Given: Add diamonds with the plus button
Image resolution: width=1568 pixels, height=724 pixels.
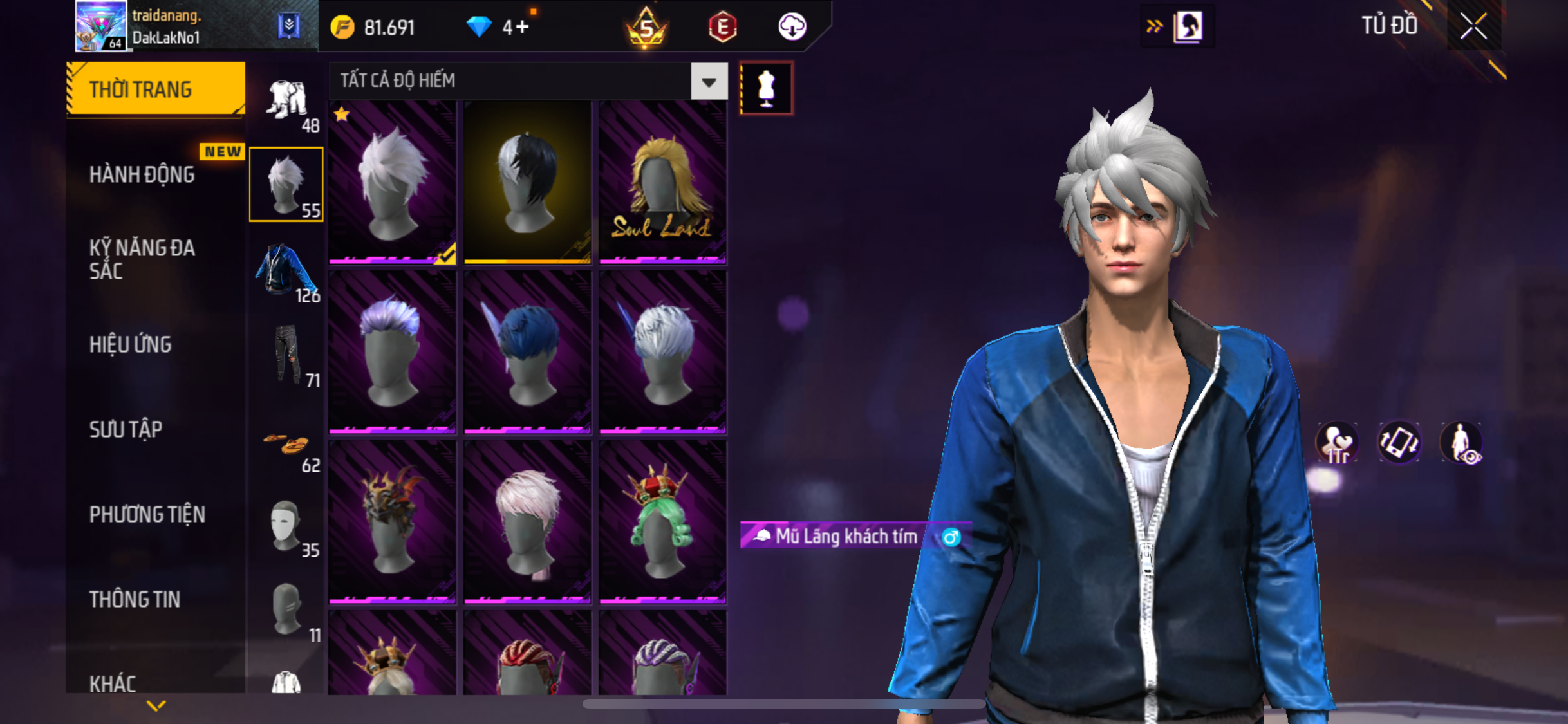Looking at the screenshot, I should (x=522, y=27).
